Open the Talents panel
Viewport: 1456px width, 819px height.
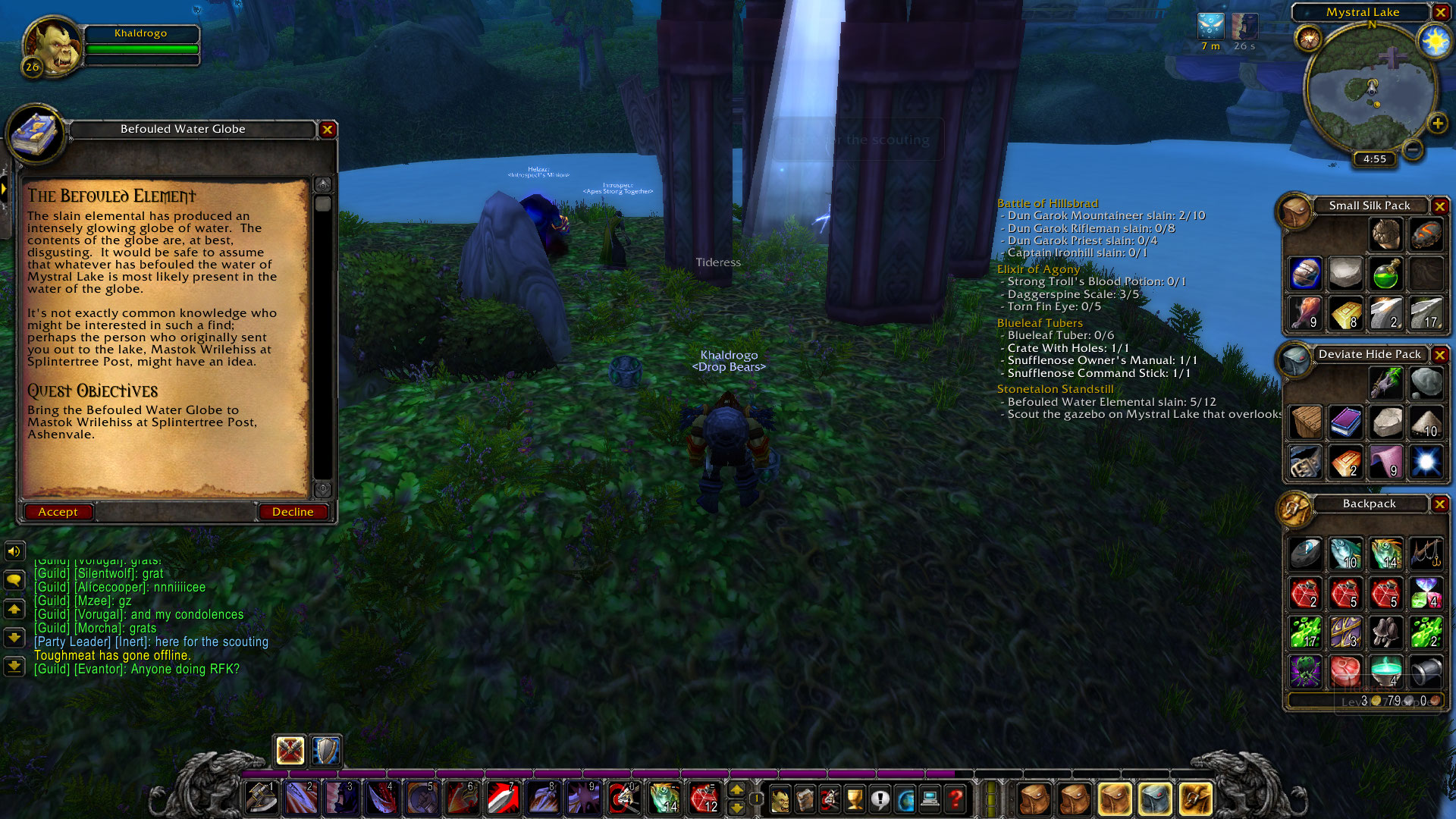tap(829, 798)
